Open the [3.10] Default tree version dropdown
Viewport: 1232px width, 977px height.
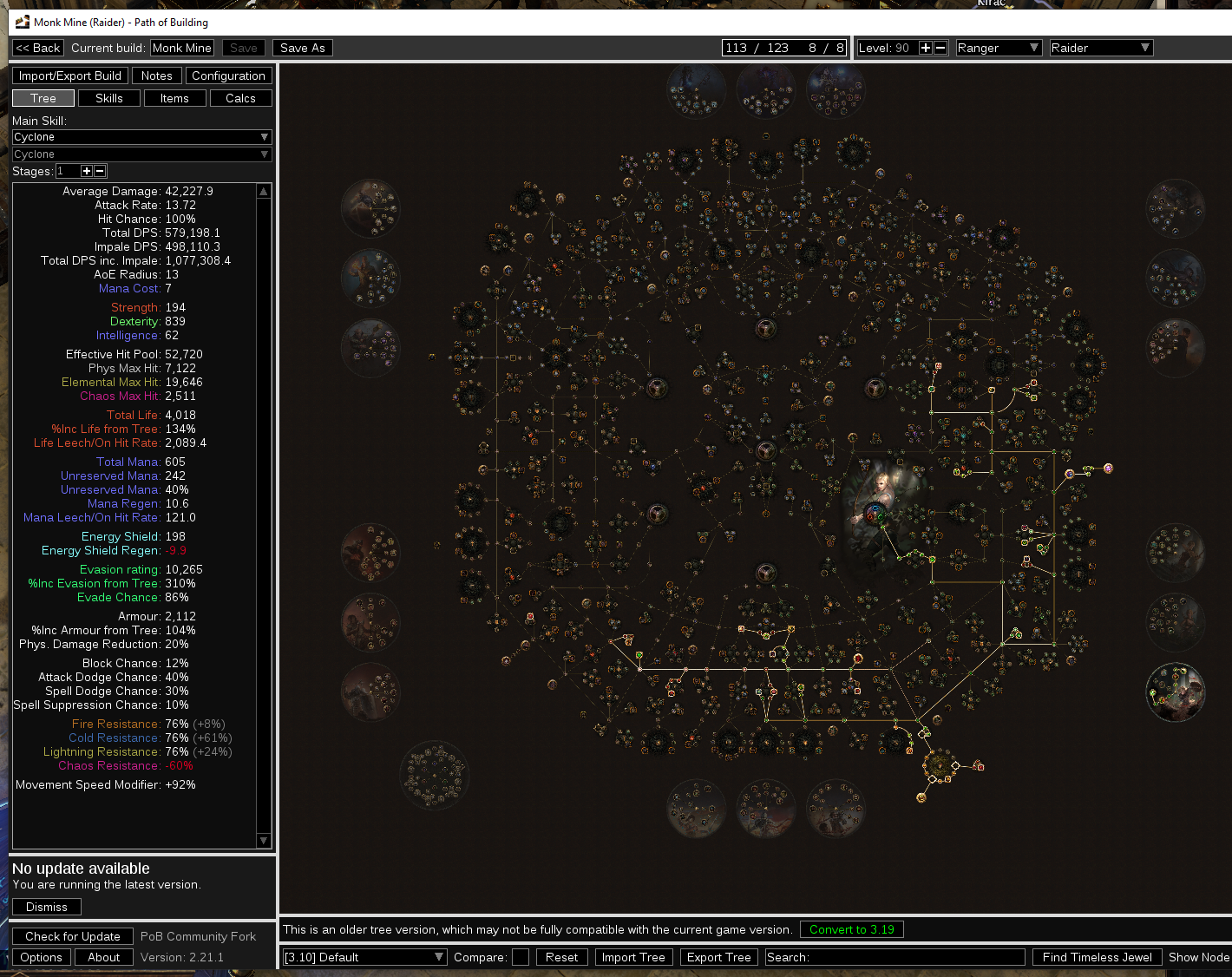tap(364, 957)
